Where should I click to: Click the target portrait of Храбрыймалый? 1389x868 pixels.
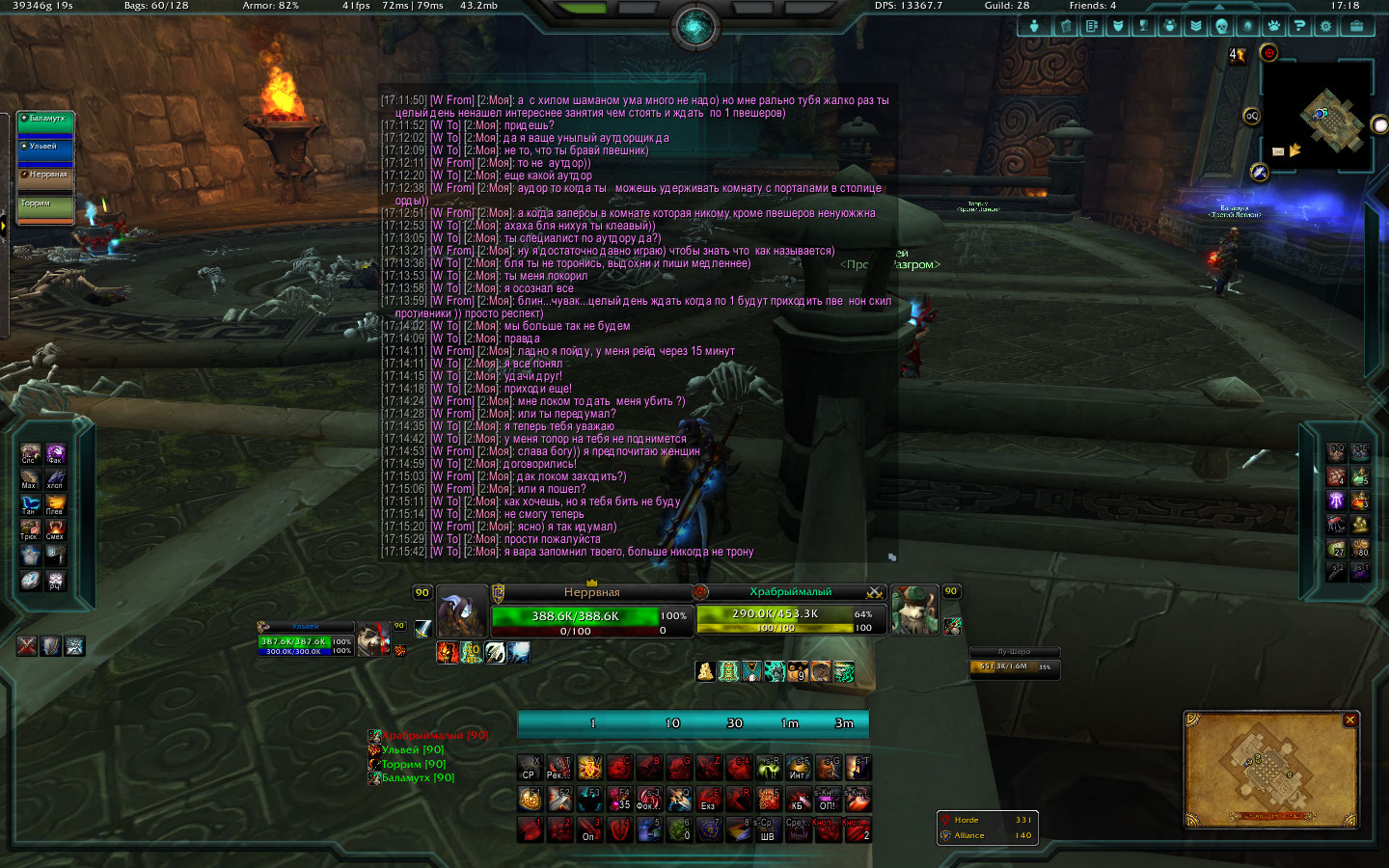click(913, 610)
